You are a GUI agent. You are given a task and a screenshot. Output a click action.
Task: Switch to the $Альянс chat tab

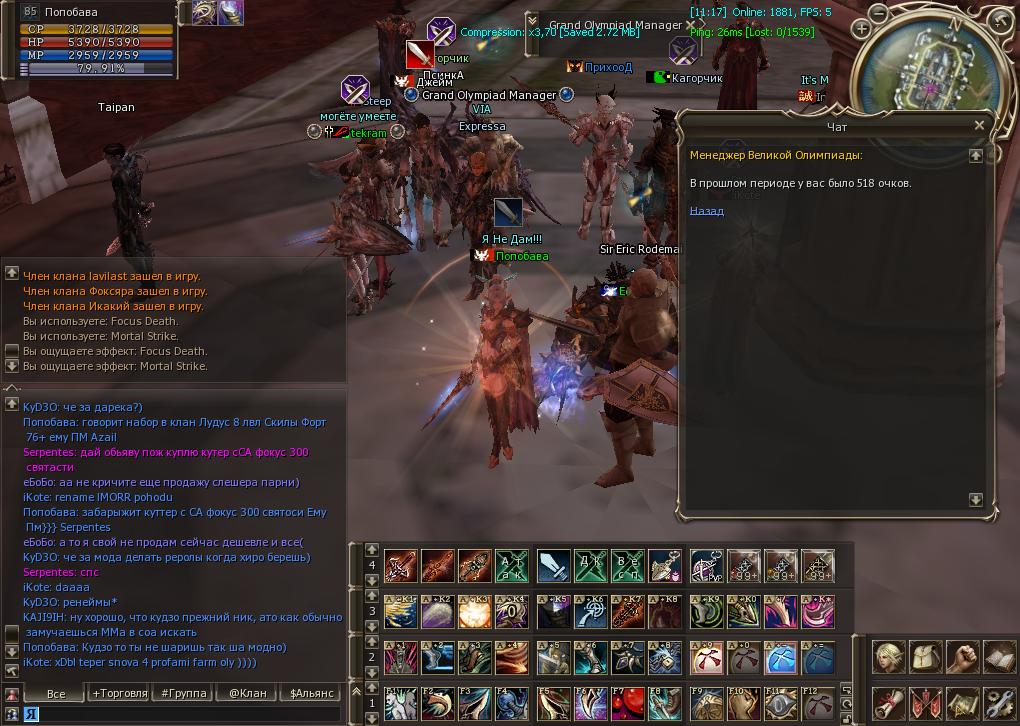click(311, 692)
